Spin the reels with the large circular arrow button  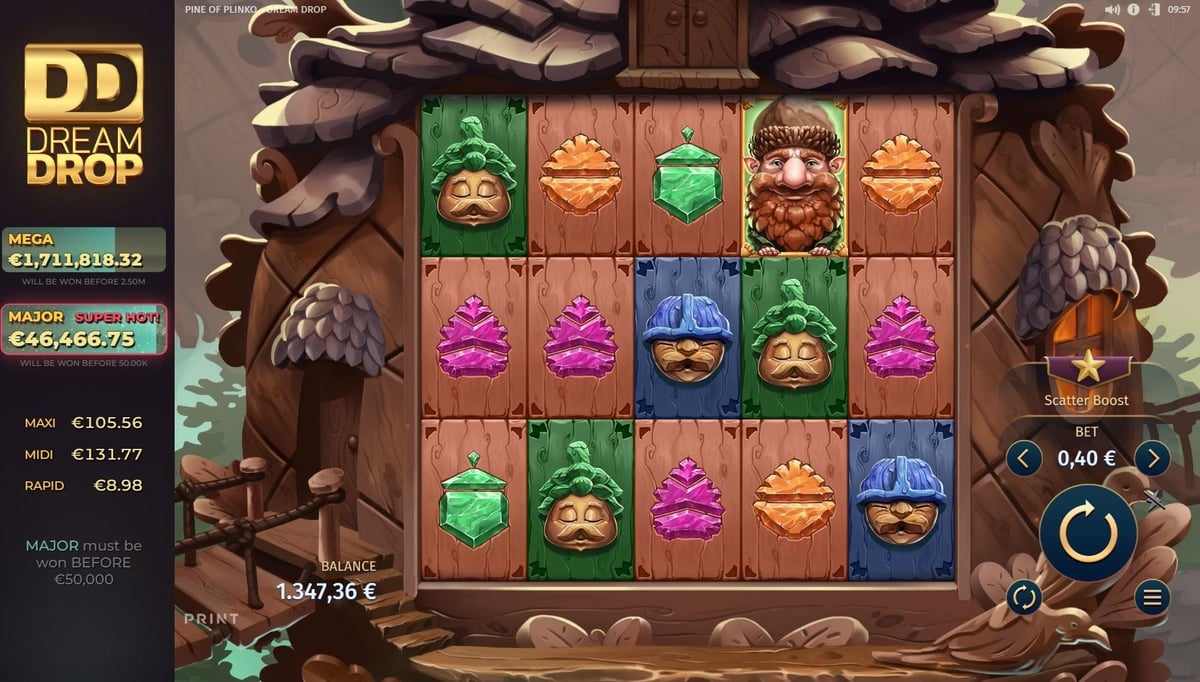1088,532
